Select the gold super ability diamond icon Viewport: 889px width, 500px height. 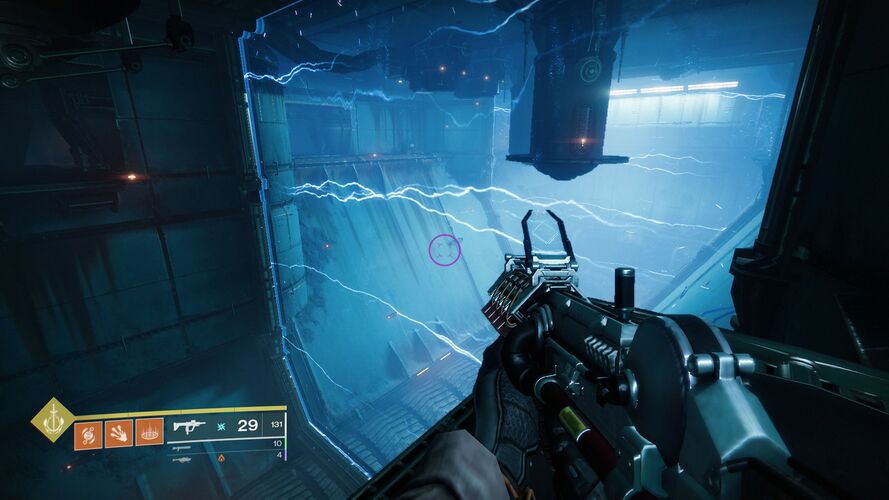(51, 420)
